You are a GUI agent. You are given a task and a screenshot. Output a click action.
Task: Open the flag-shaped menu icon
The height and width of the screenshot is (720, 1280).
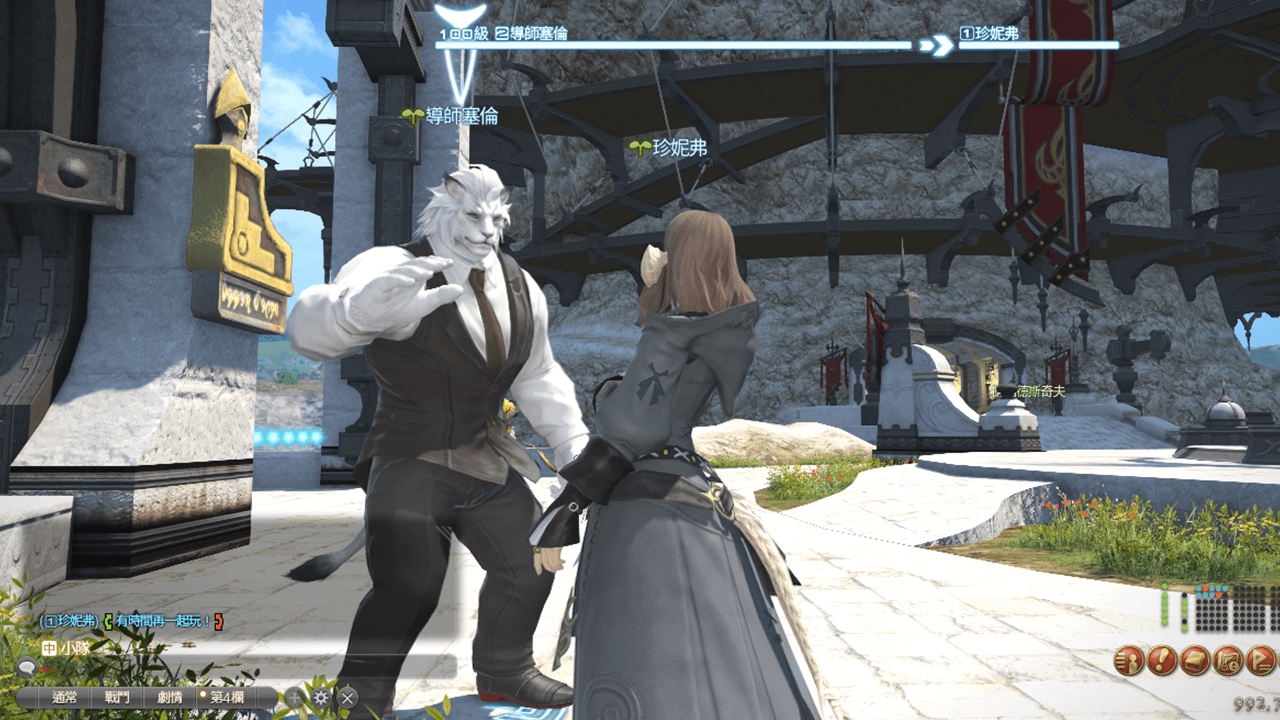[x=1262, y=661]
